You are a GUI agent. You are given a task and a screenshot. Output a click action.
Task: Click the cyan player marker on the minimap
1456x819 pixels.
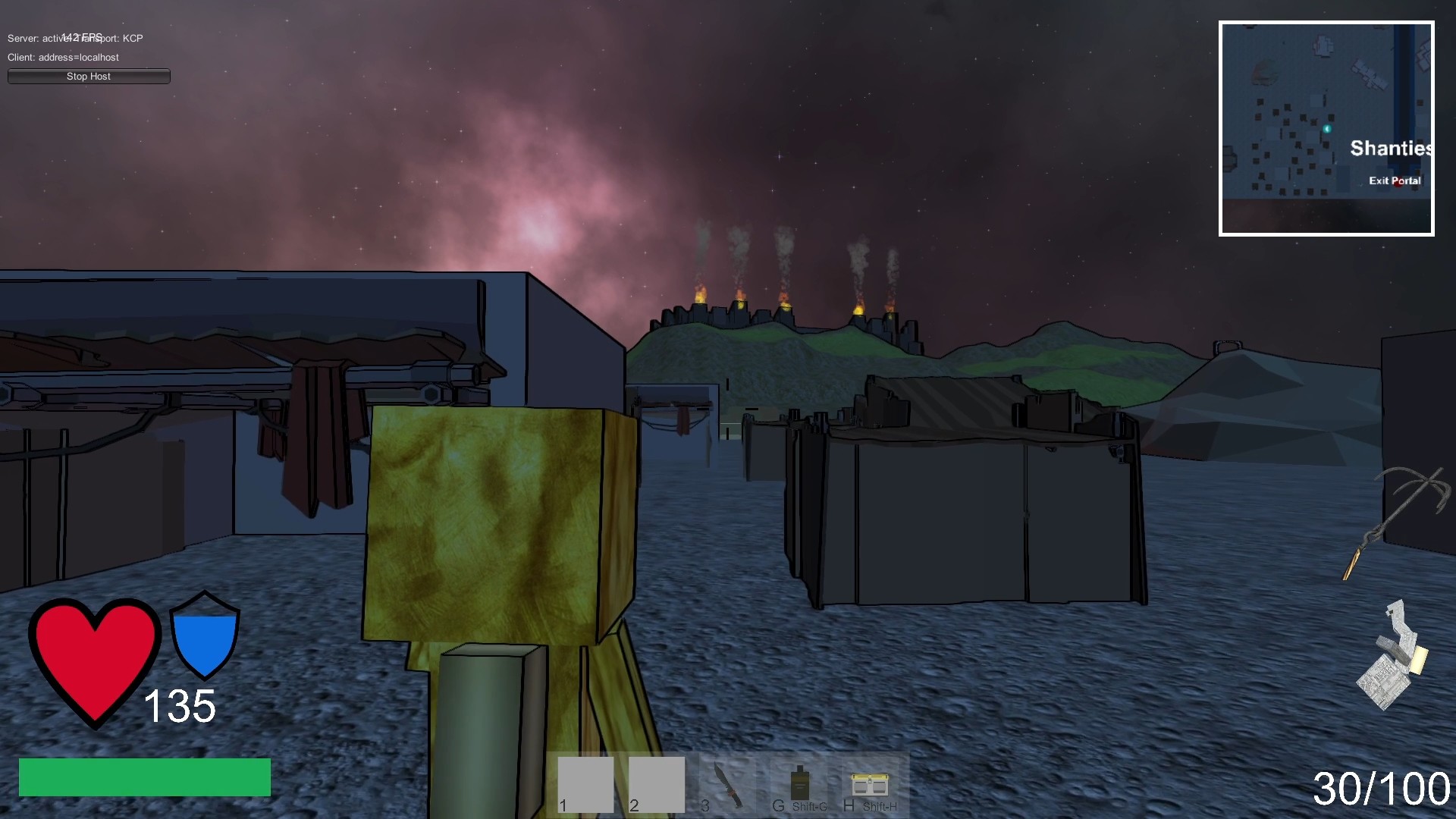(1326, 129)
